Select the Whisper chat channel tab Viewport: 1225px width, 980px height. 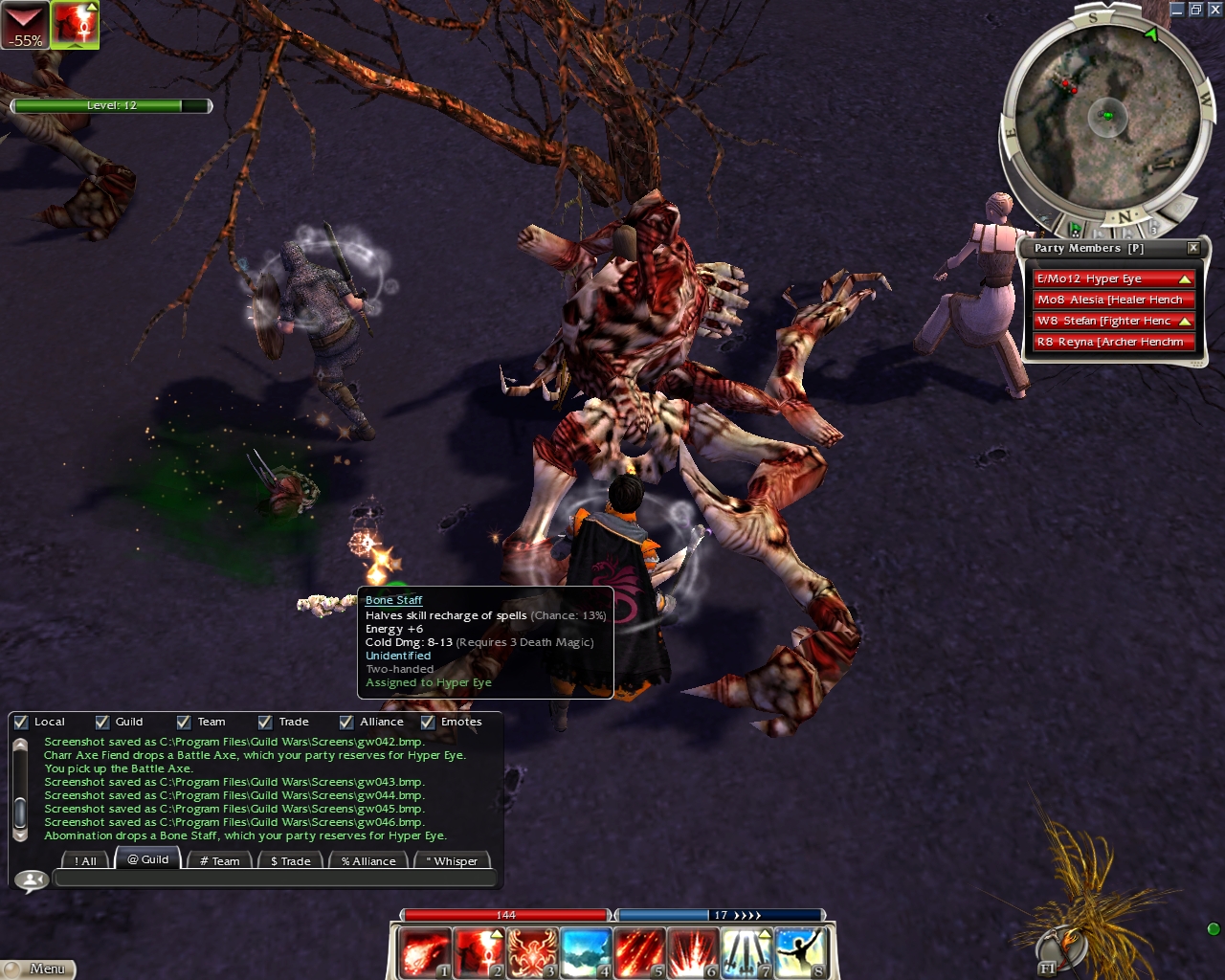[x=452, y=861]
